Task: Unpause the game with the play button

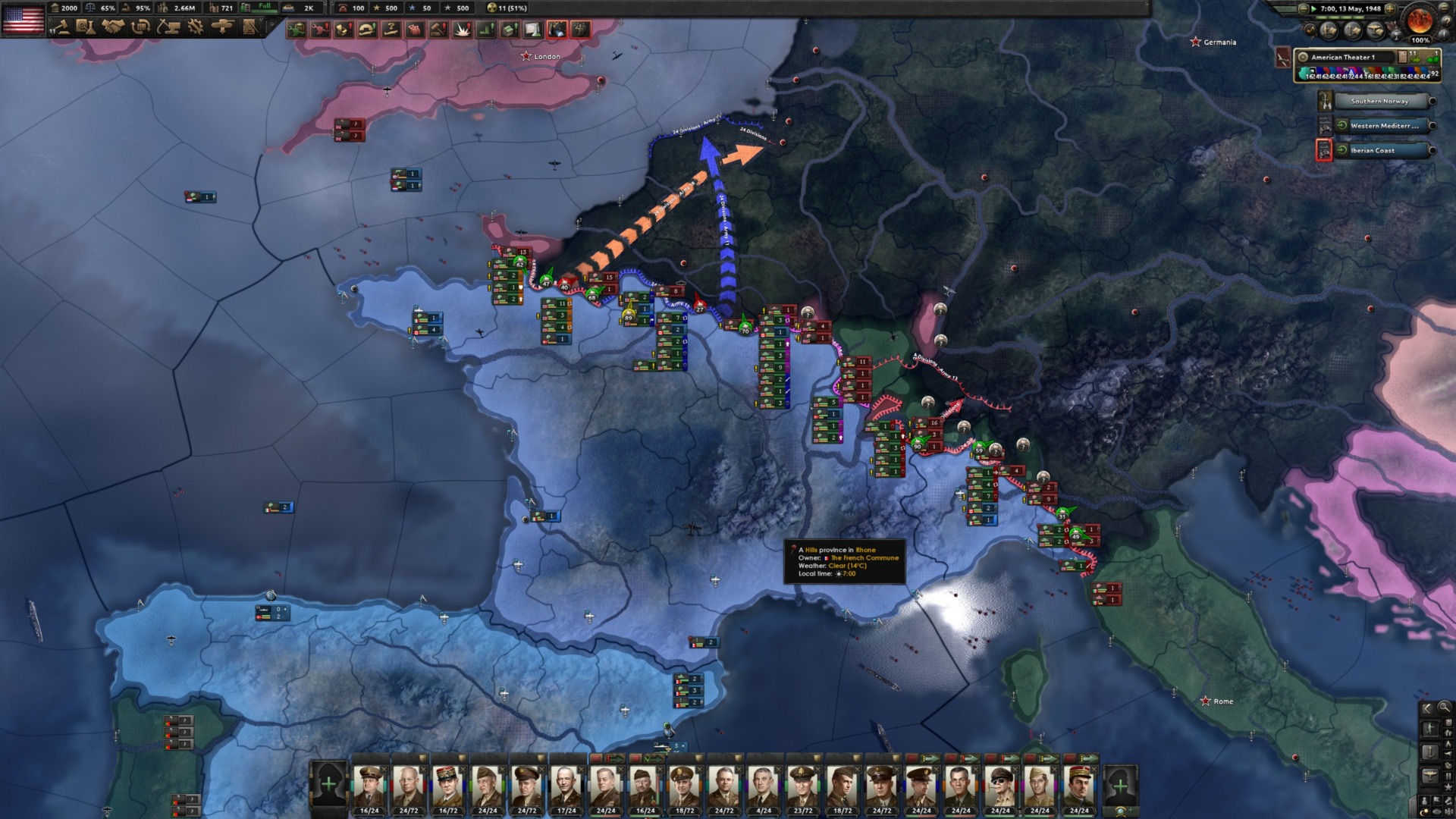Action: click(x=1313, y=9)
